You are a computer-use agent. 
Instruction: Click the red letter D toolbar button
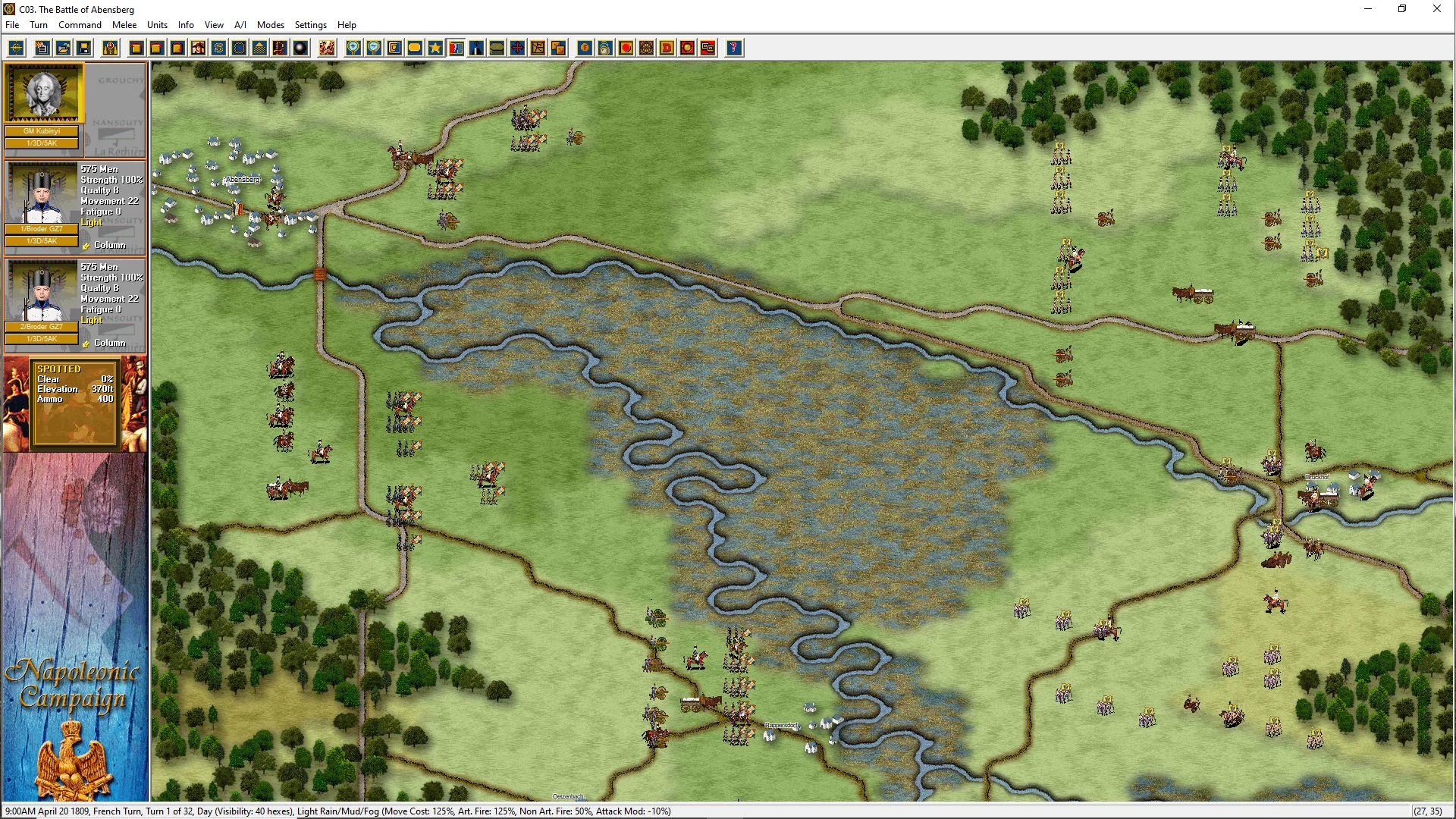click(x=667, y=49)
